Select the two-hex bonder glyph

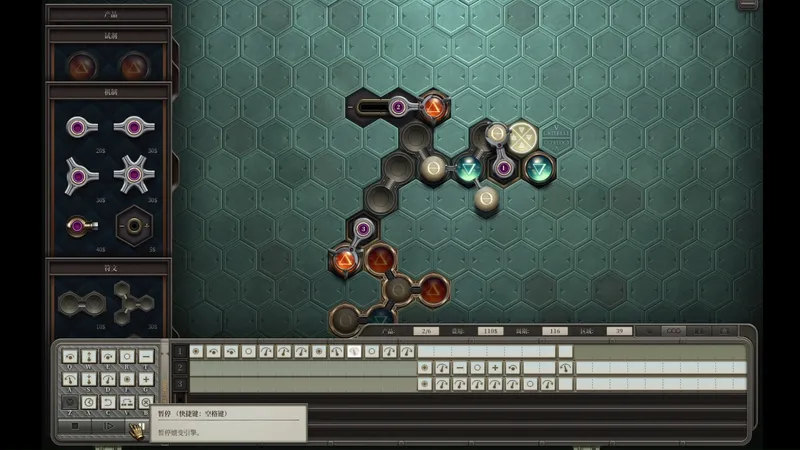(x=79, y=300)
